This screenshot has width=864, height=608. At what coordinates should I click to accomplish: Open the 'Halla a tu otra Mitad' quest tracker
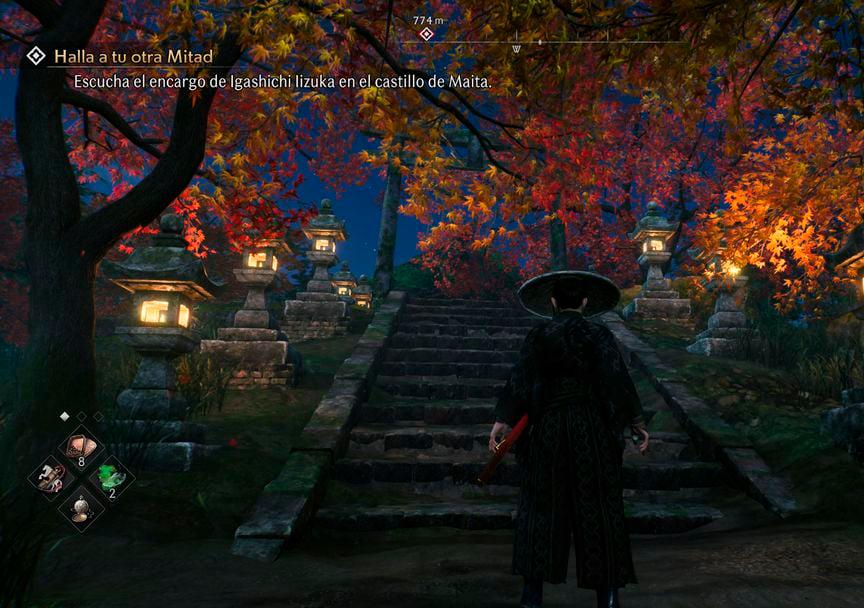[133, 56]
